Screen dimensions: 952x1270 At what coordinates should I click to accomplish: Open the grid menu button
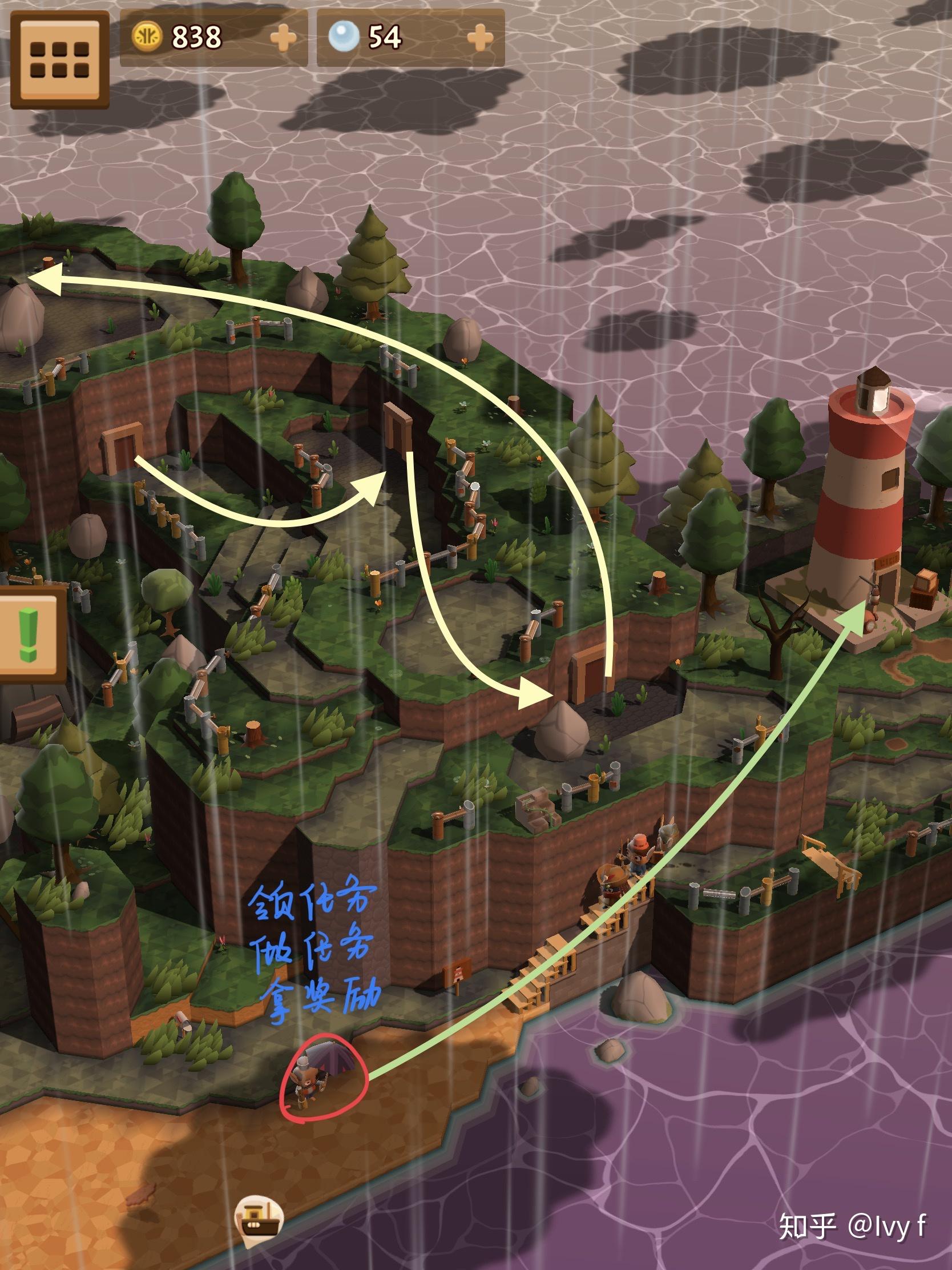pos(60,60)
